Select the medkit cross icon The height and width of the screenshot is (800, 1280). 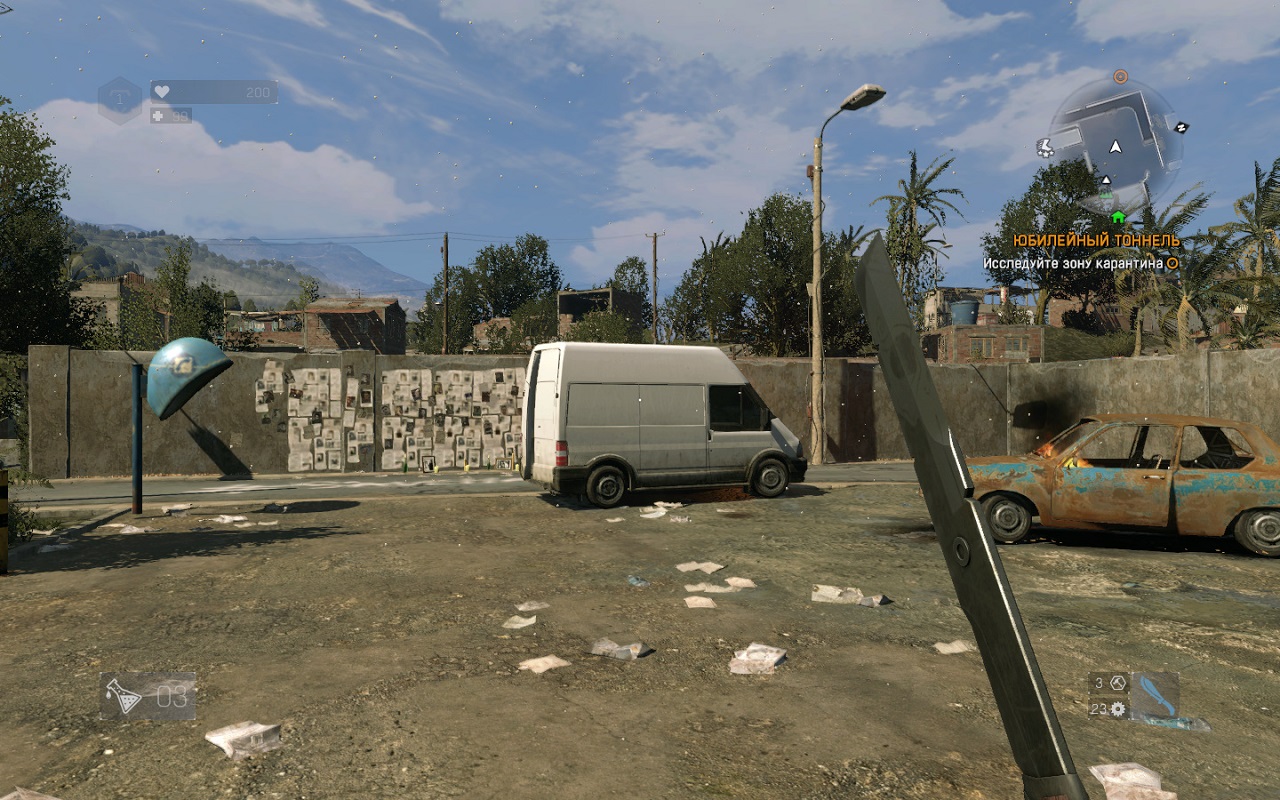158,115
